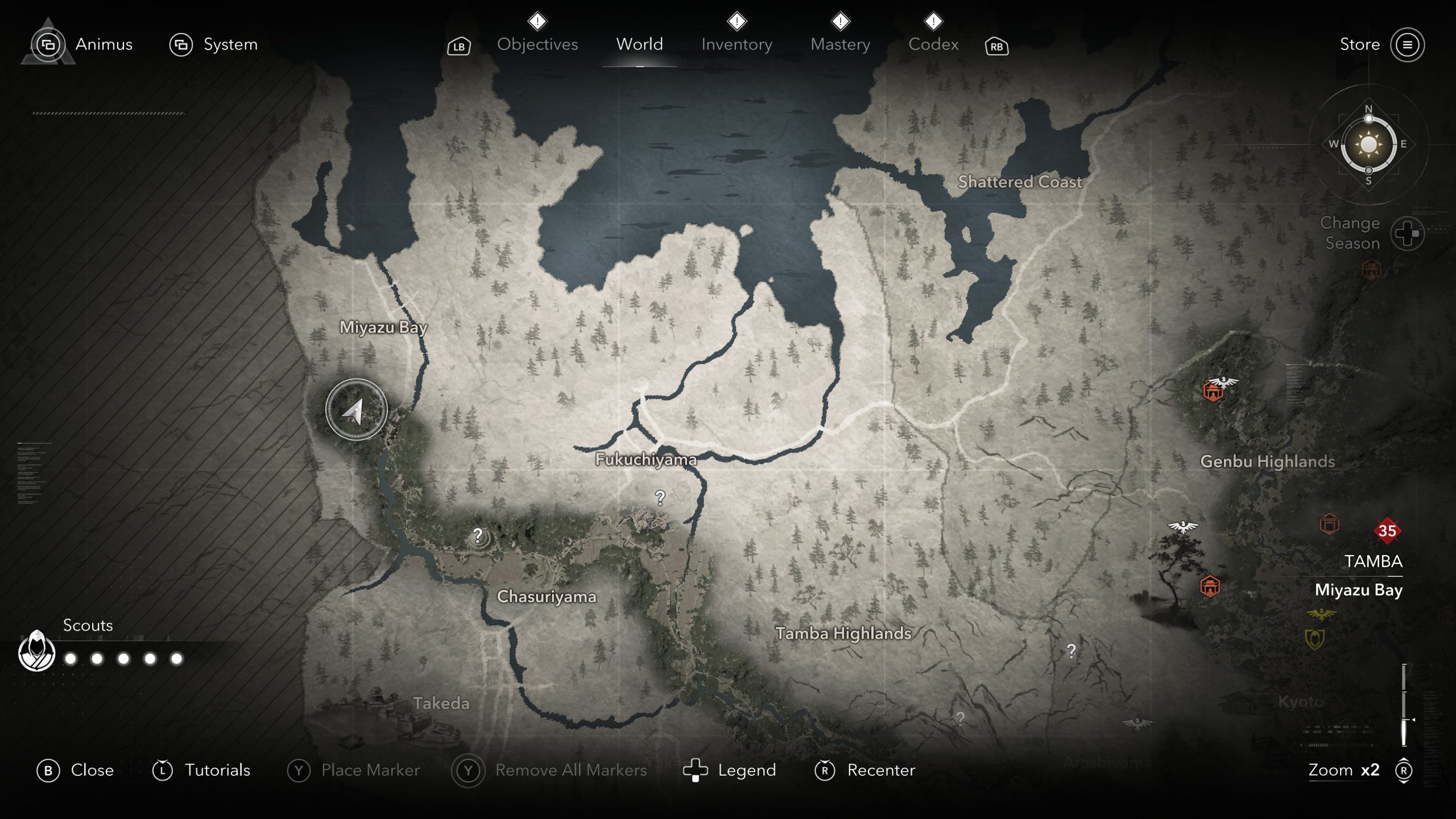Screen dimensions: 1456x819
Task: Switch to the Objectives tab
Action: [537, 44]
